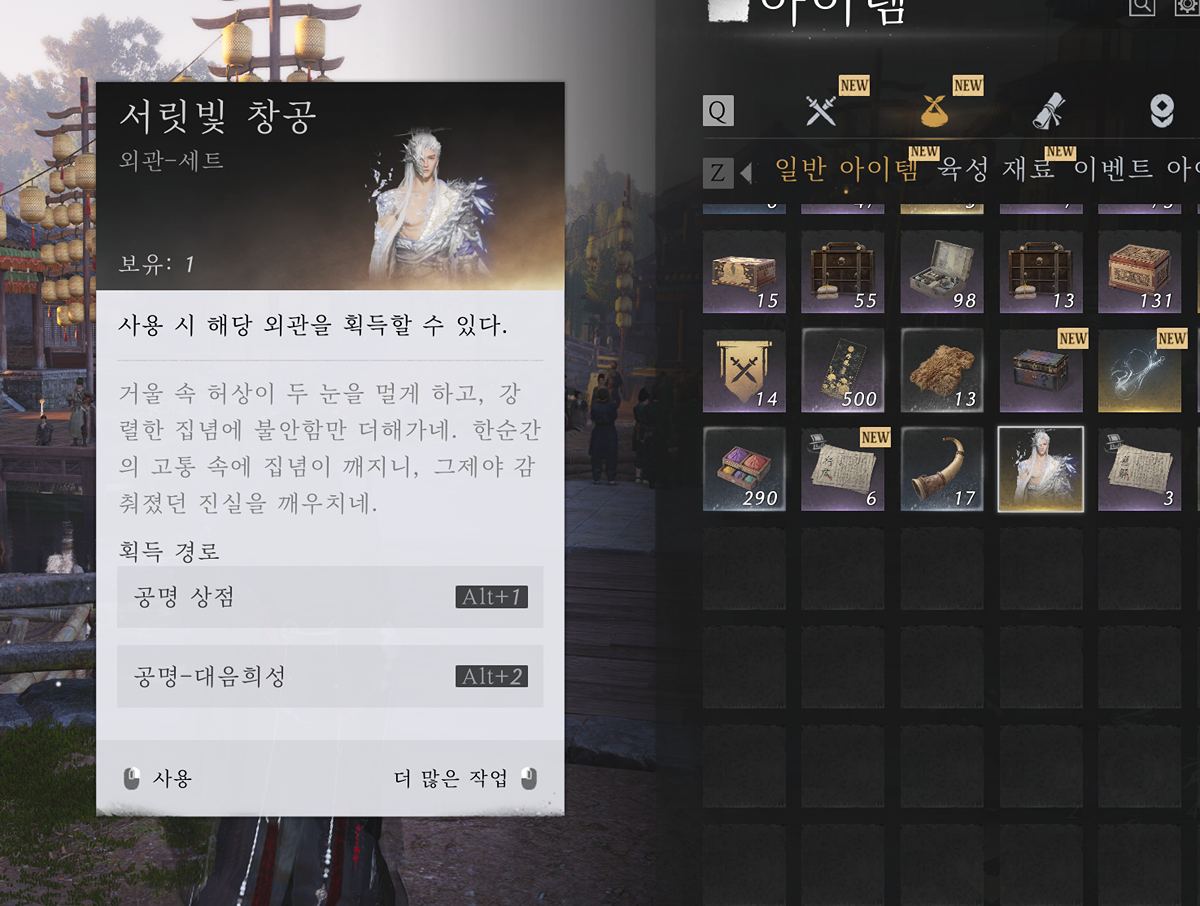
Task: Select the pouch bag category tab
Action: (x=935, y=110)
